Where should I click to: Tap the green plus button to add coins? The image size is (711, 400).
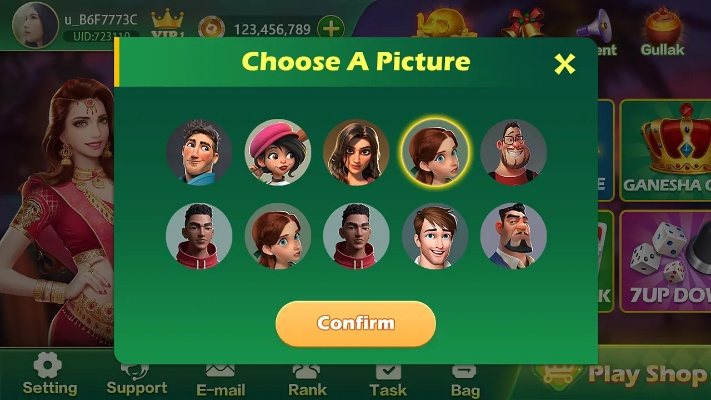pyautogui.click(x=329, y=29)
